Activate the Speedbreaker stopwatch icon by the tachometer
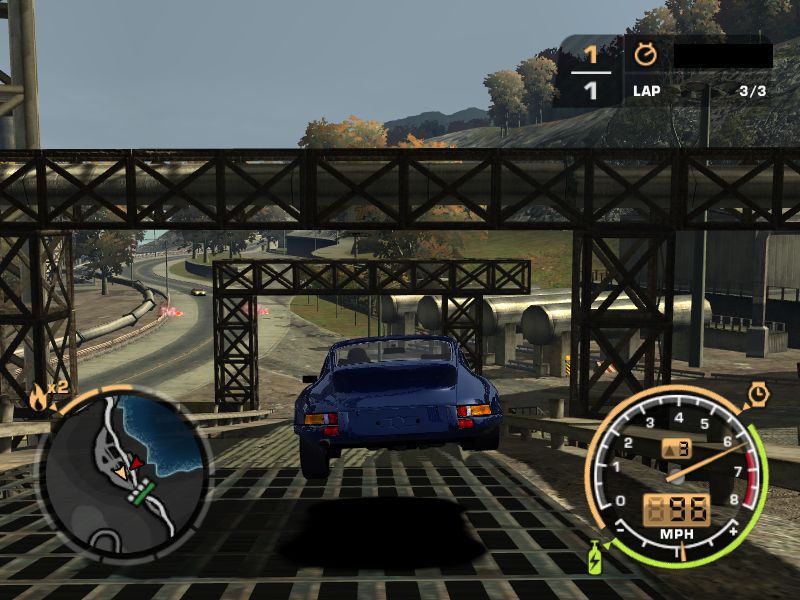The width and height of the screenshot is (800, 600). tap(757, 396)
